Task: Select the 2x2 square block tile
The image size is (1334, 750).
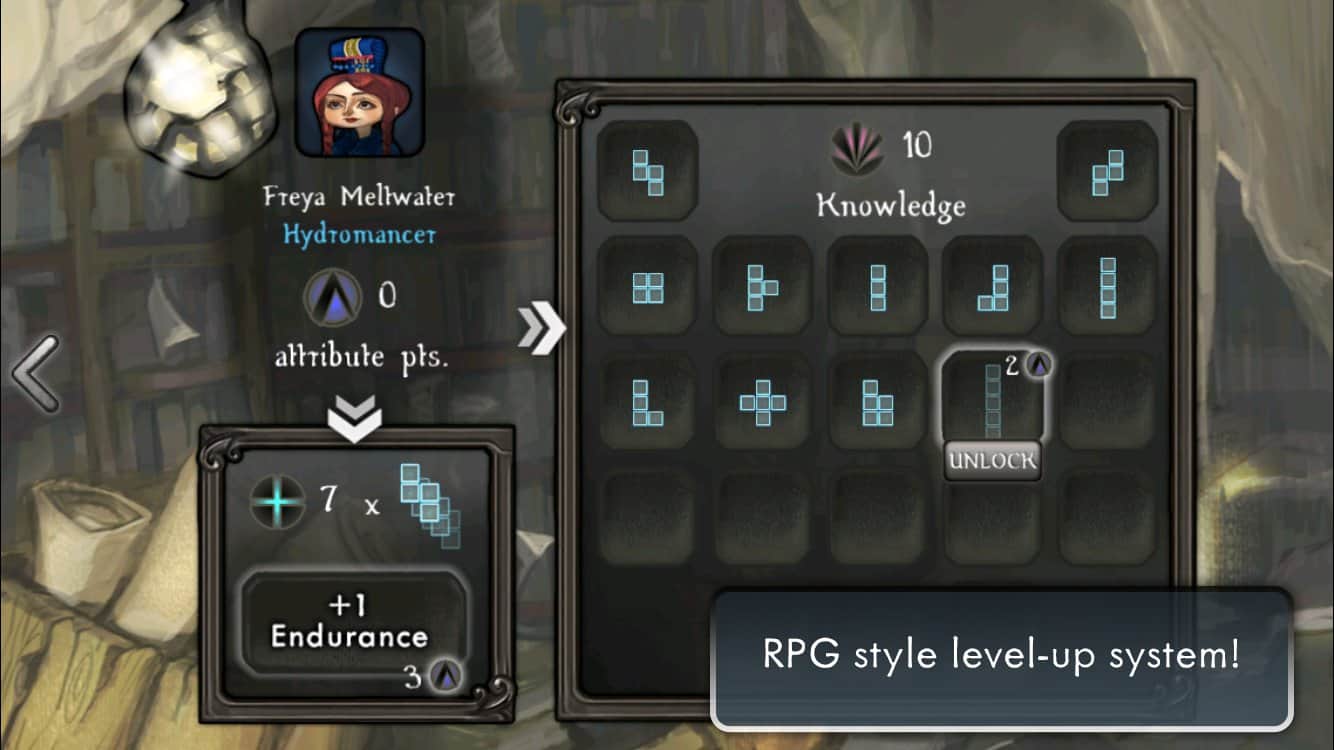Action: click(648, 288)
